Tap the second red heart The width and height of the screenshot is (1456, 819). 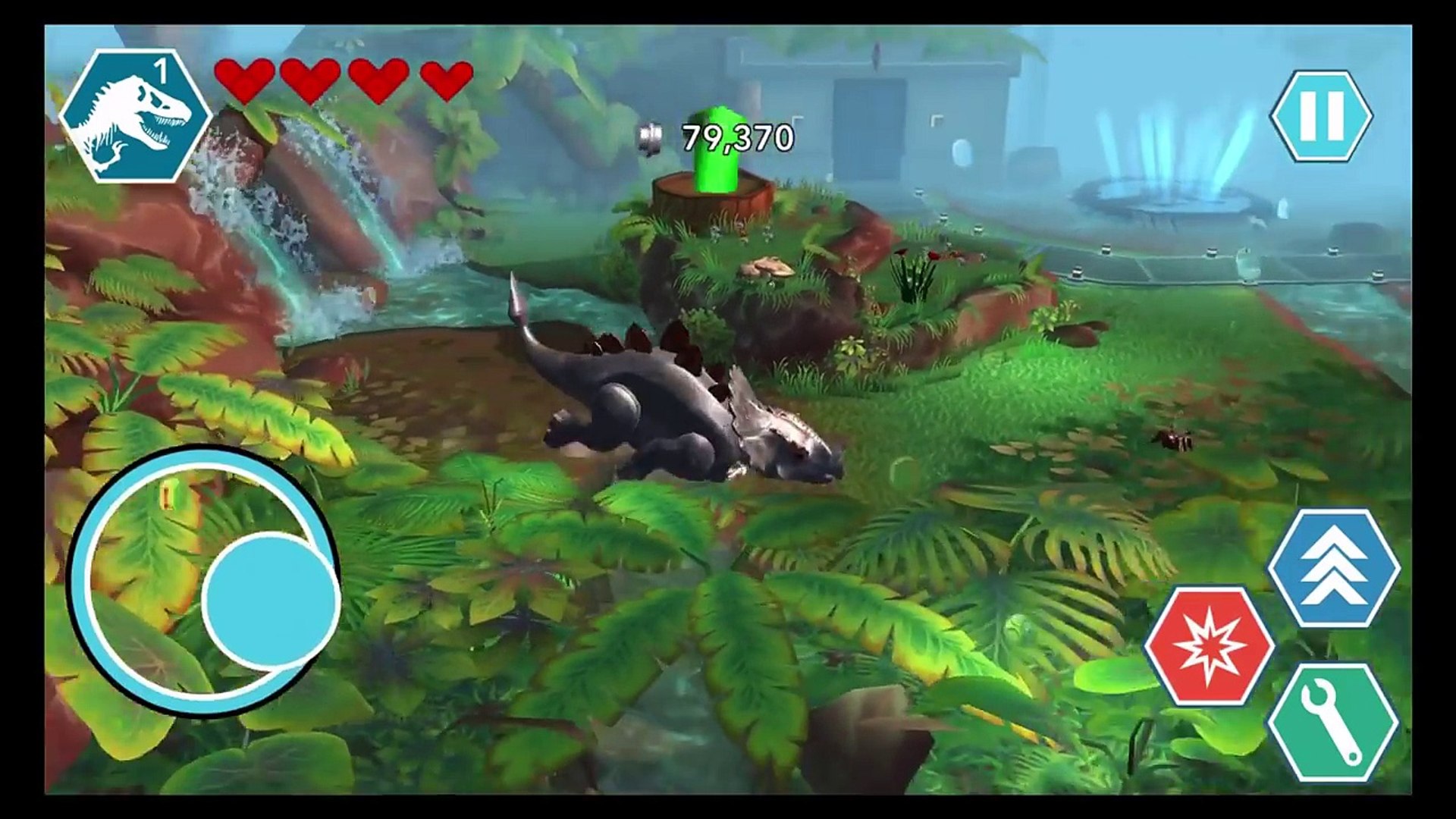[310, 77]
